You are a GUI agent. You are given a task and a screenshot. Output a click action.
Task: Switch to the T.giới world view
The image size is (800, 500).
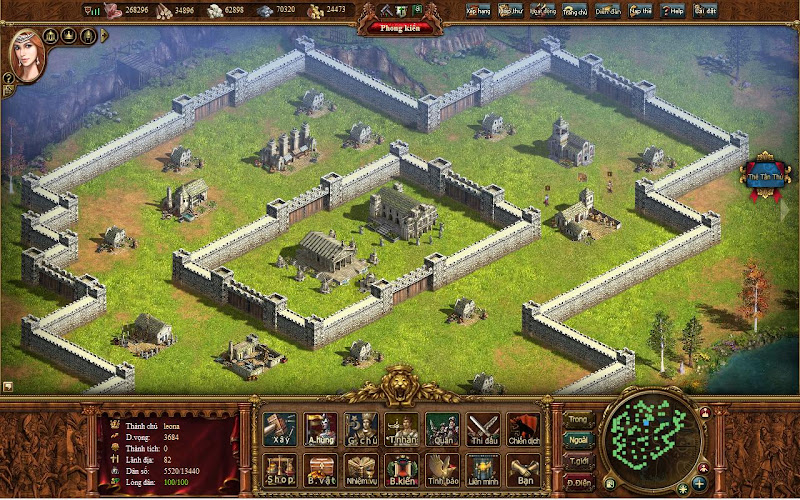(x=578, y=461)
